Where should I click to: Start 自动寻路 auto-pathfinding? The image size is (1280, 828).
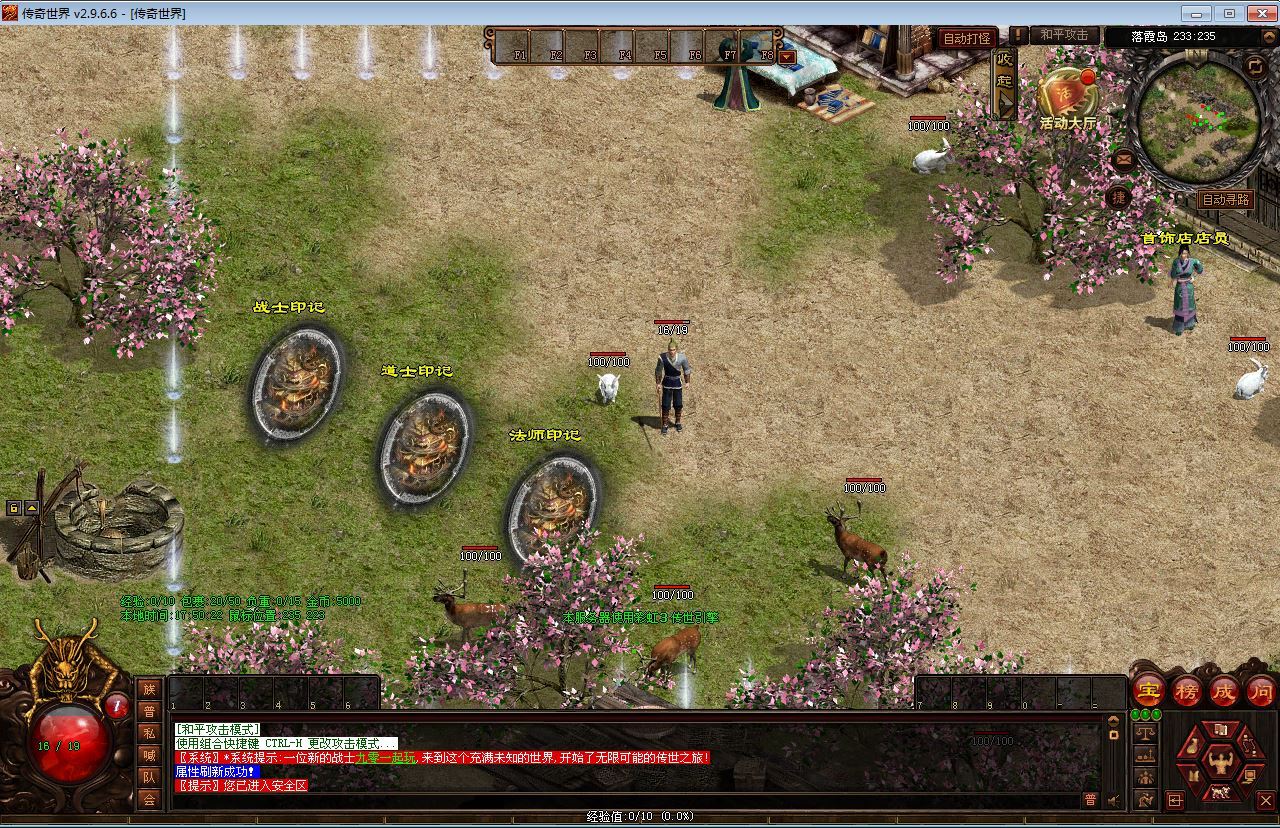[1225, 200]
